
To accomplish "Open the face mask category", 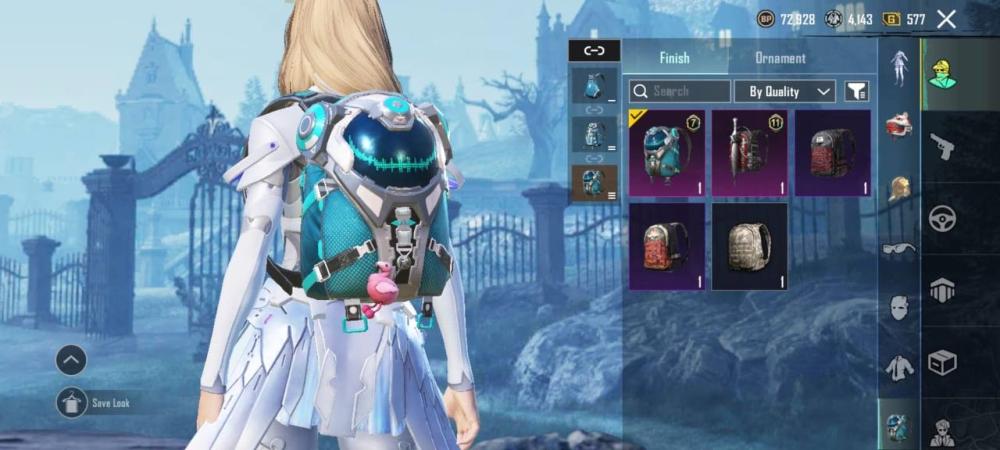I will click(899, 308).
